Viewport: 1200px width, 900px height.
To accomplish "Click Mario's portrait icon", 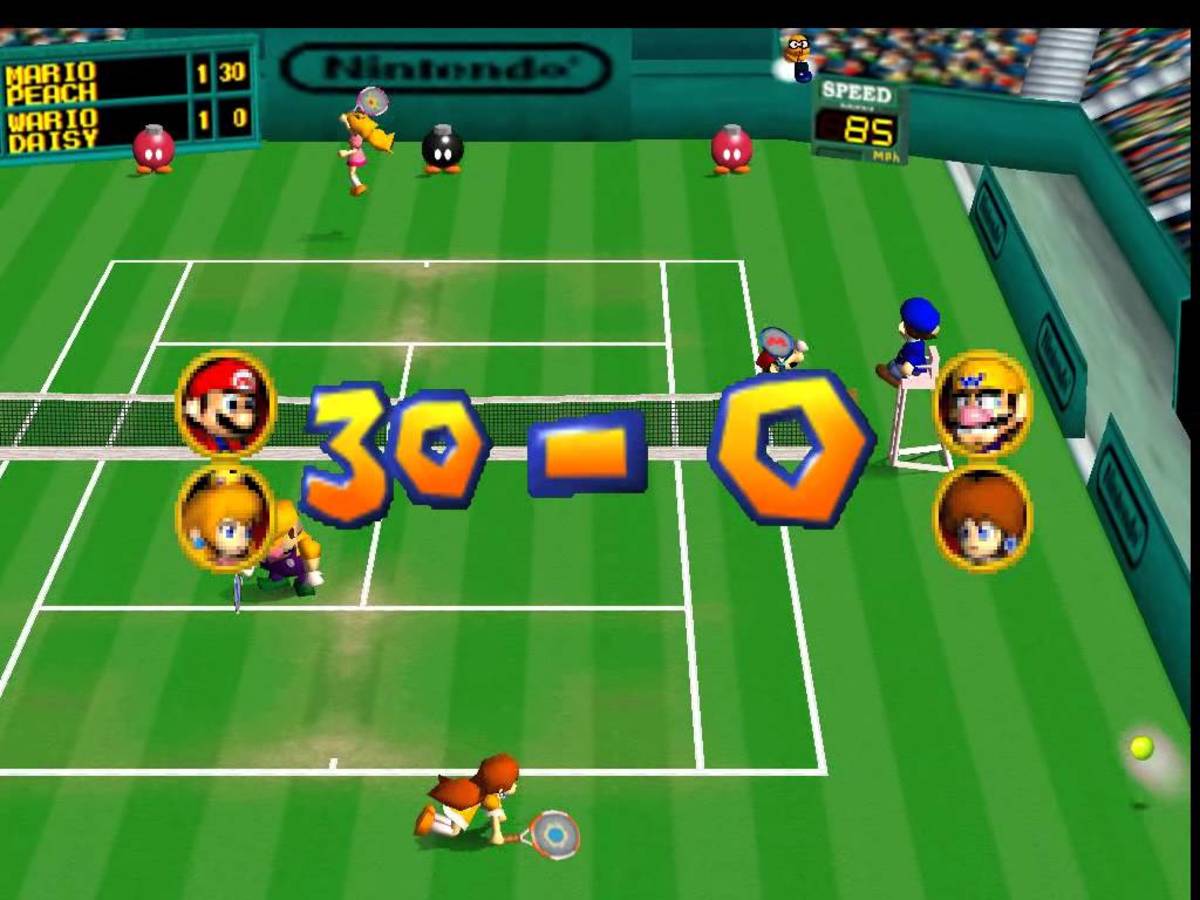I will 226,403.
